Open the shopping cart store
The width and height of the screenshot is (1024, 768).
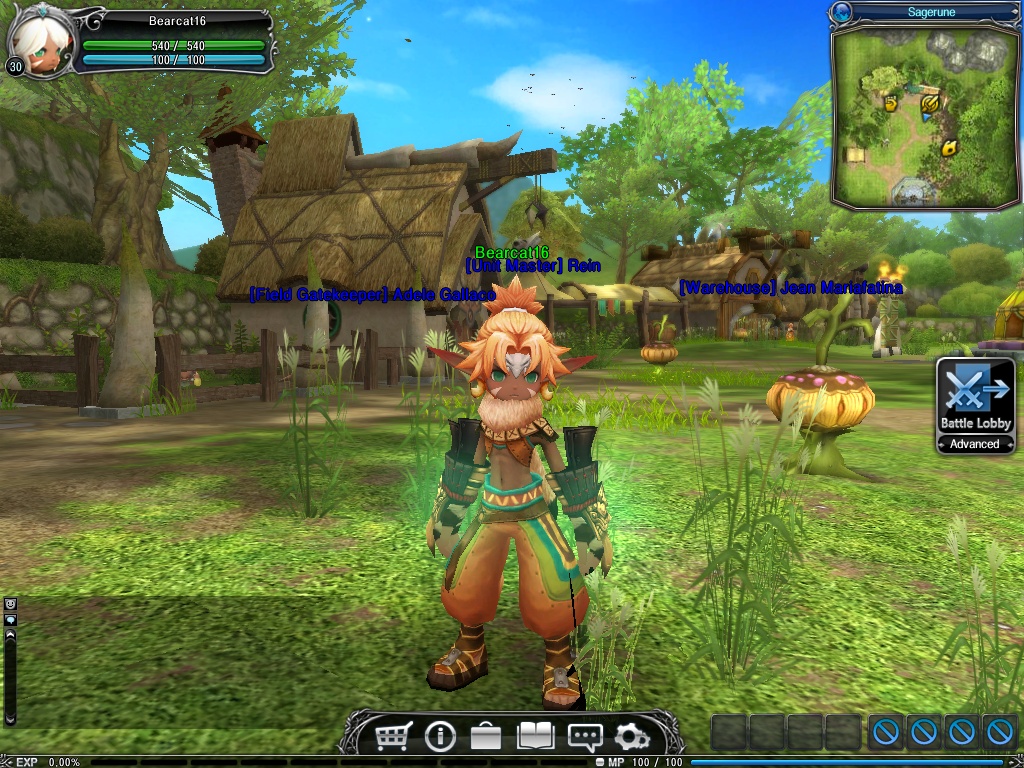(393, 737)
